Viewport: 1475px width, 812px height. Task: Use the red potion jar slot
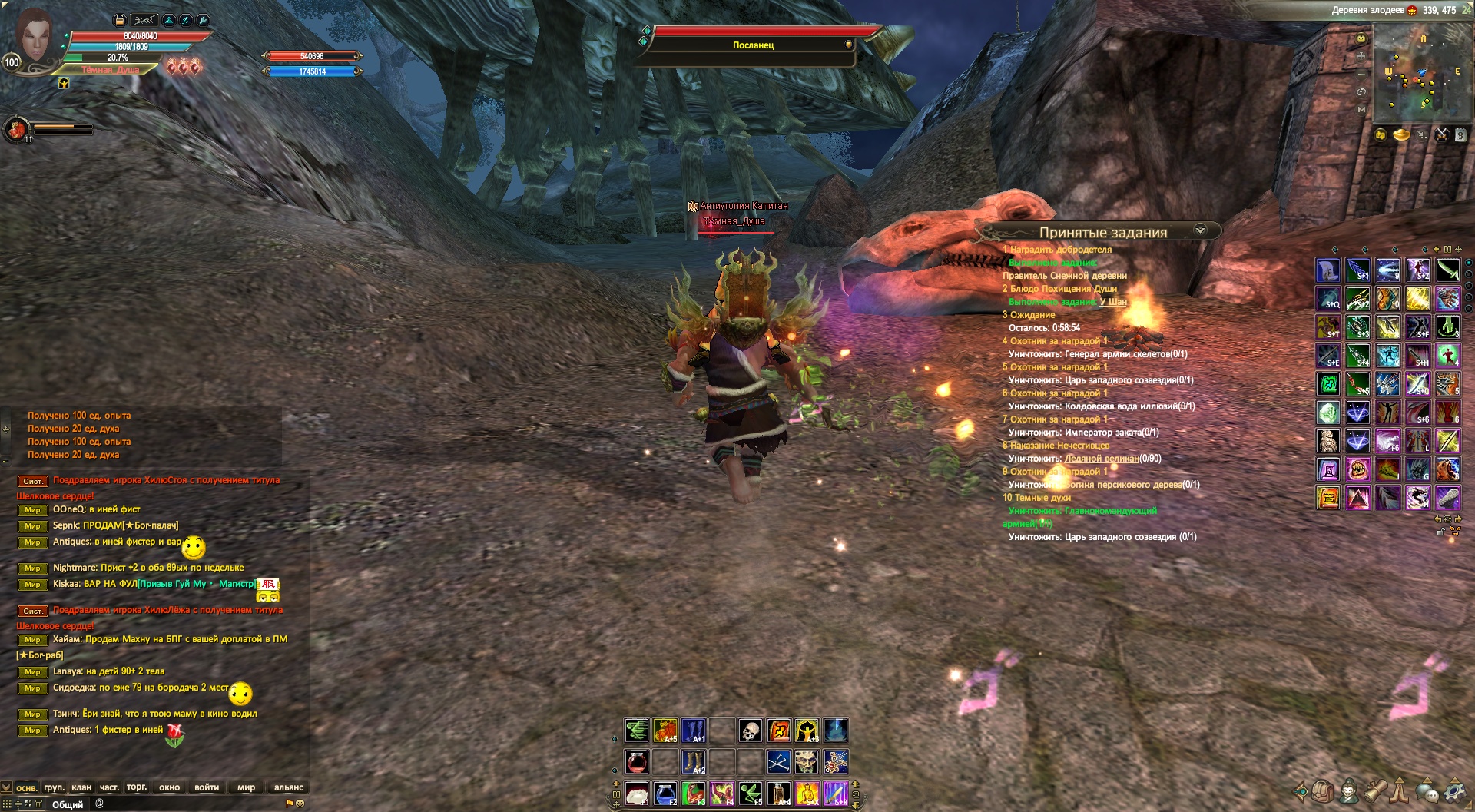tap(637, 761)
